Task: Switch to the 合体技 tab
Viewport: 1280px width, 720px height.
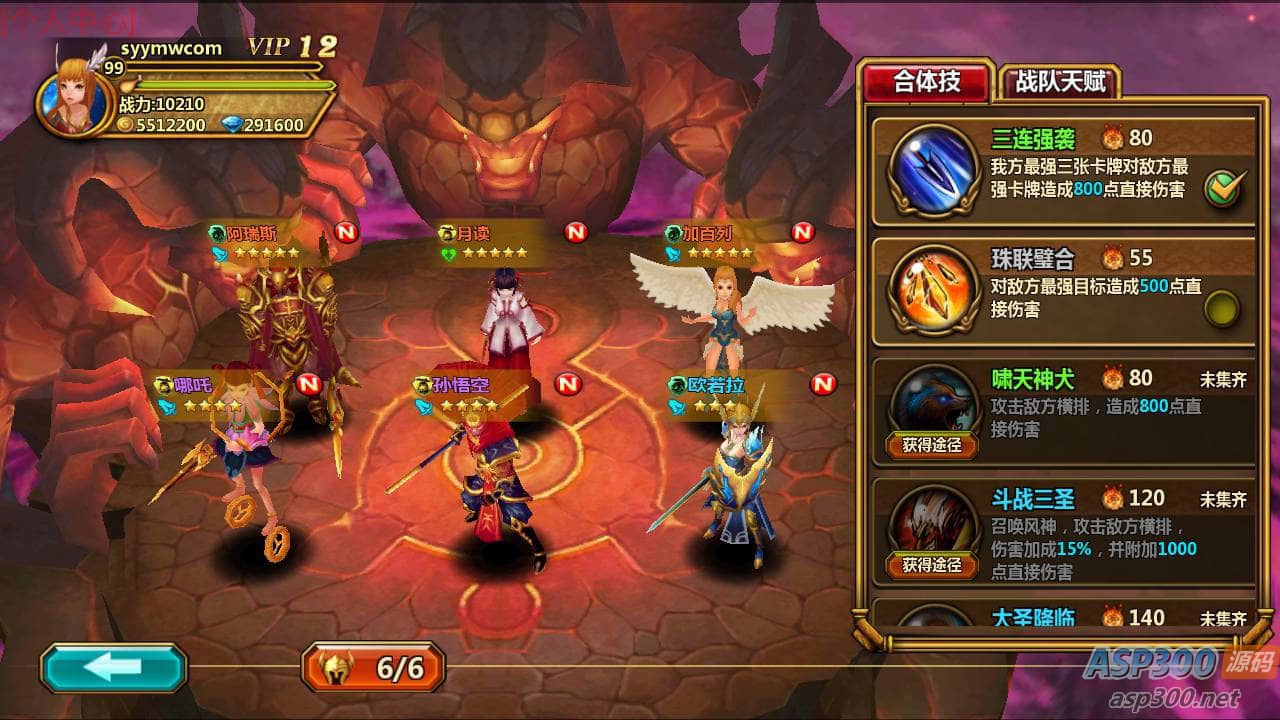Action: 926,82
